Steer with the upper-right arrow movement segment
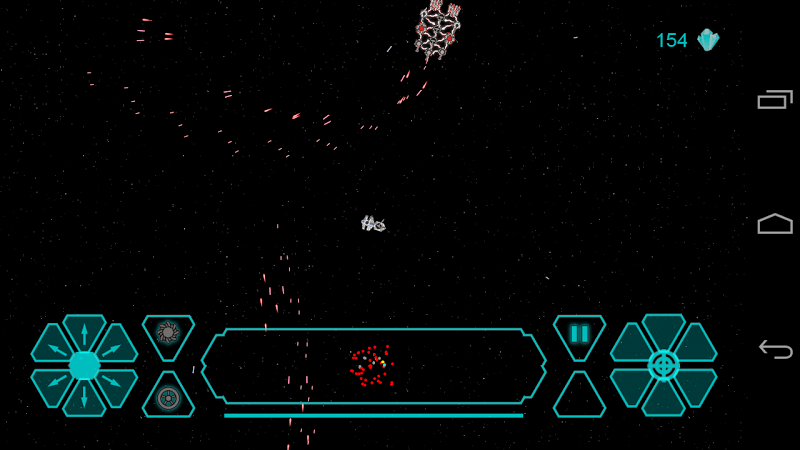This screenshot has height=450, width=800. pyautogui.click(x=117, y=348)
